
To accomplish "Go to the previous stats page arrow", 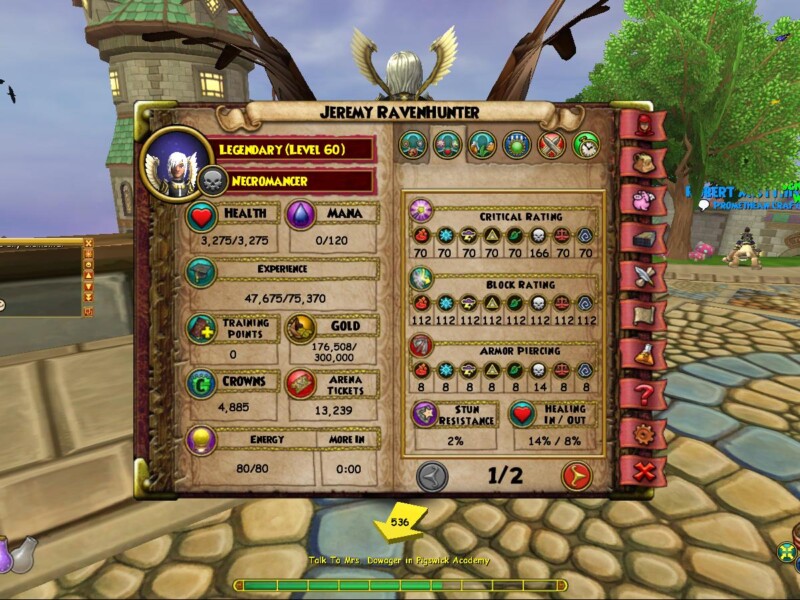I will pyautogui.click(x=432, y=476).
